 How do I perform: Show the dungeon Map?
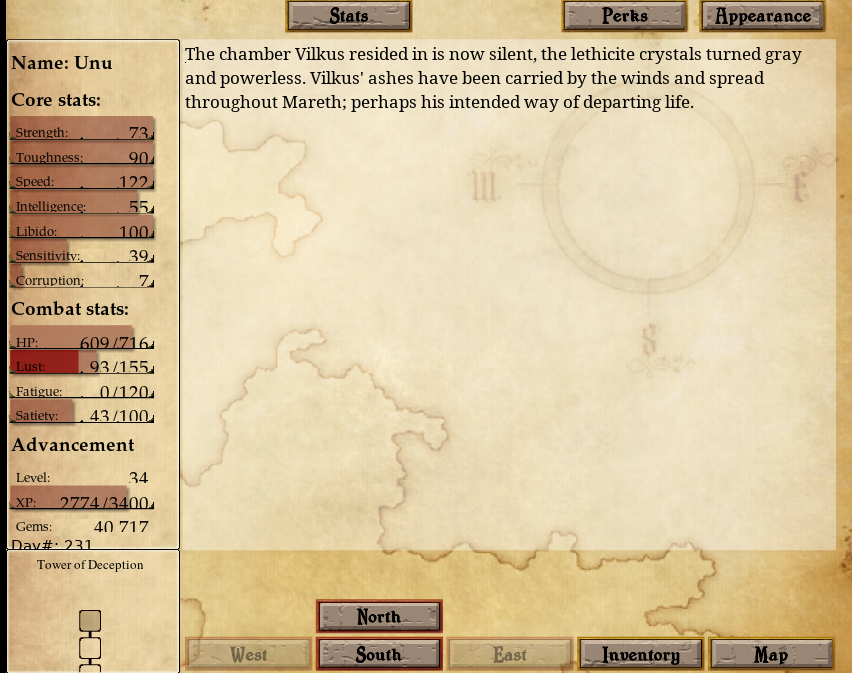click(771, 655)
